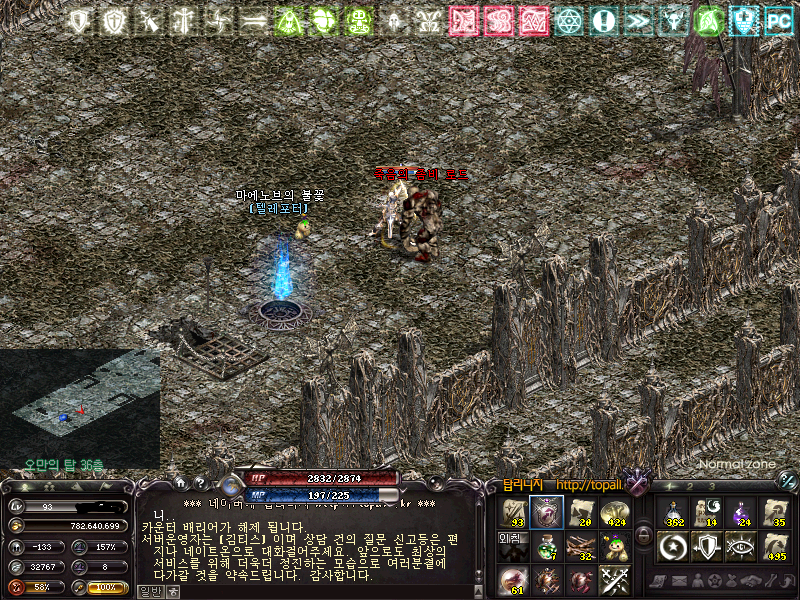This screenshot has width=800, height=600.
Task: Open the mail envelope menu icon
Action: [680, 581]
